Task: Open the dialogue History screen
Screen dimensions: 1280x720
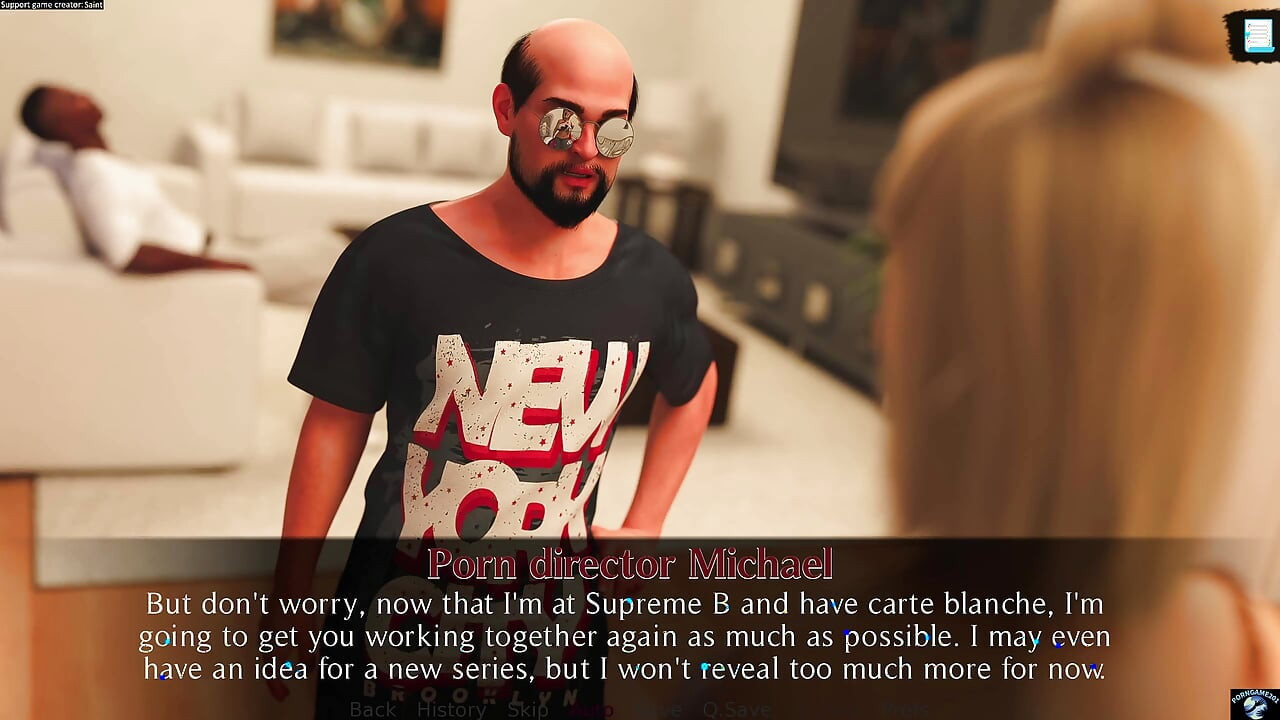Action: pyautogui.click(x=452, y=710)
